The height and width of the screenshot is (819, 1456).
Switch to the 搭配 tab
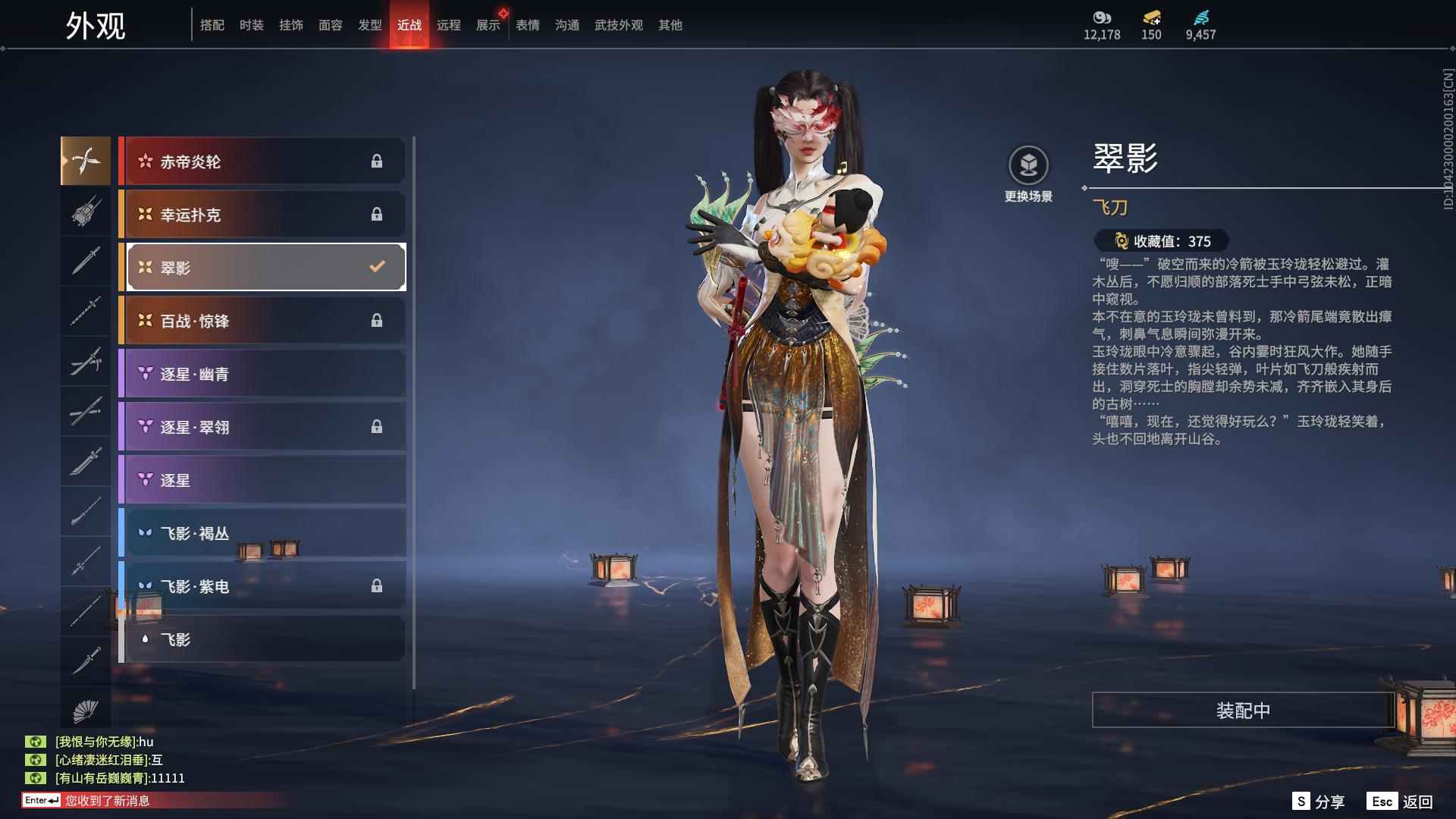pyautogui.click(x=212, y=25)
